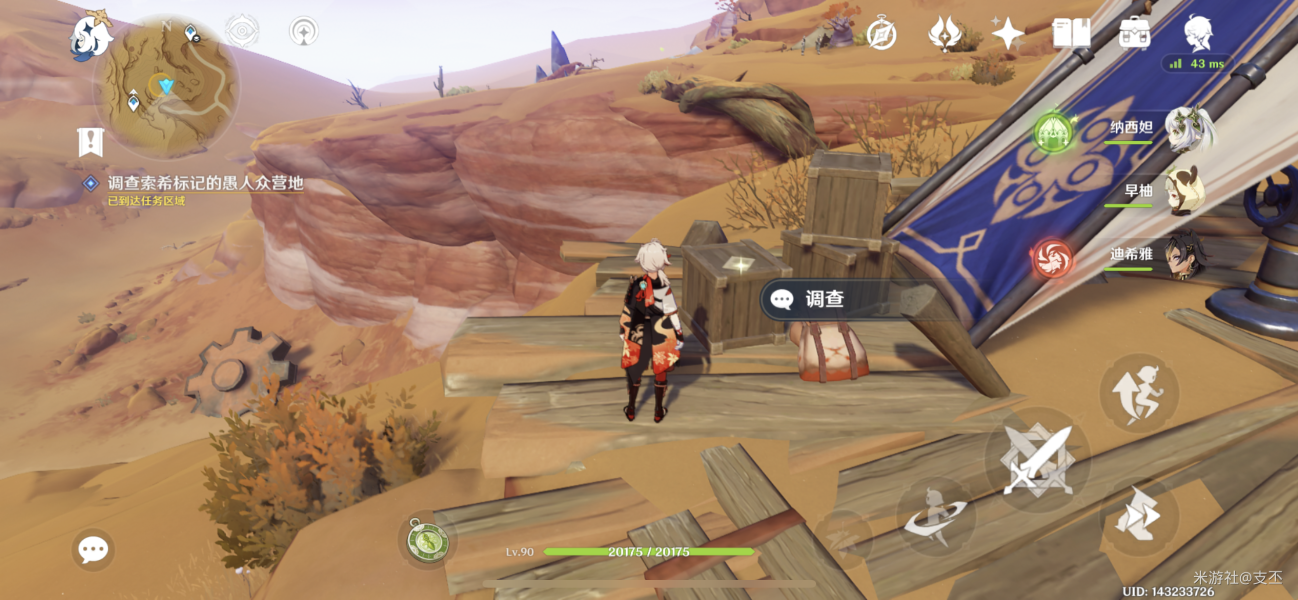1298x600 pixels.
Task: Tap the crossed-swords attack button
Action: click(1037, 461)
